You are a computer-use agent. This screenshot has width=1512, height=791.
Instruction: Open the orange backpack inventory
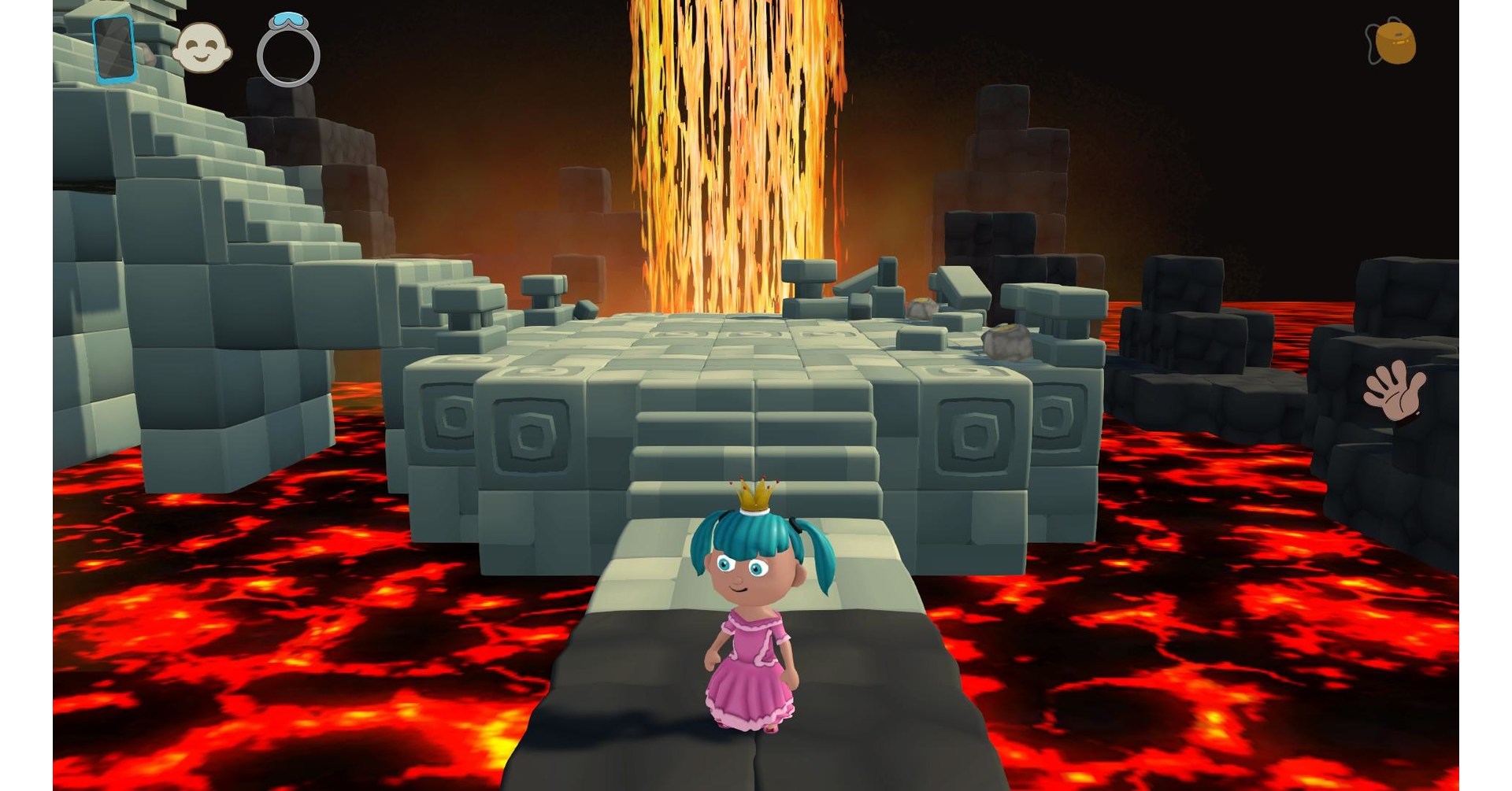[x=1392, y=42]
